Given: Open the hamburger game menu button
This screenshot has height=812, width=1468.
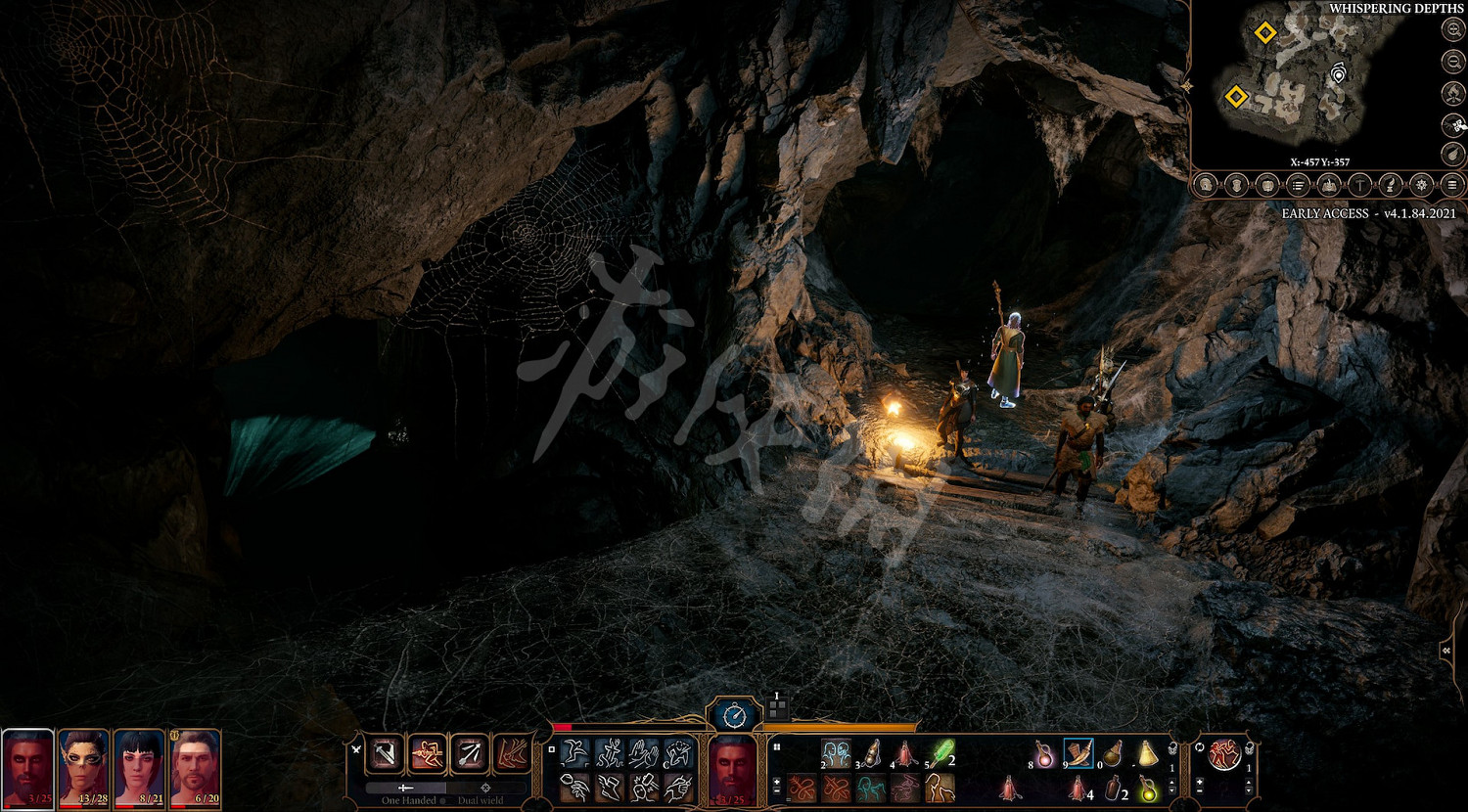Looking at the screenshot, I should pyautogui.click(x=1452, y=185).
